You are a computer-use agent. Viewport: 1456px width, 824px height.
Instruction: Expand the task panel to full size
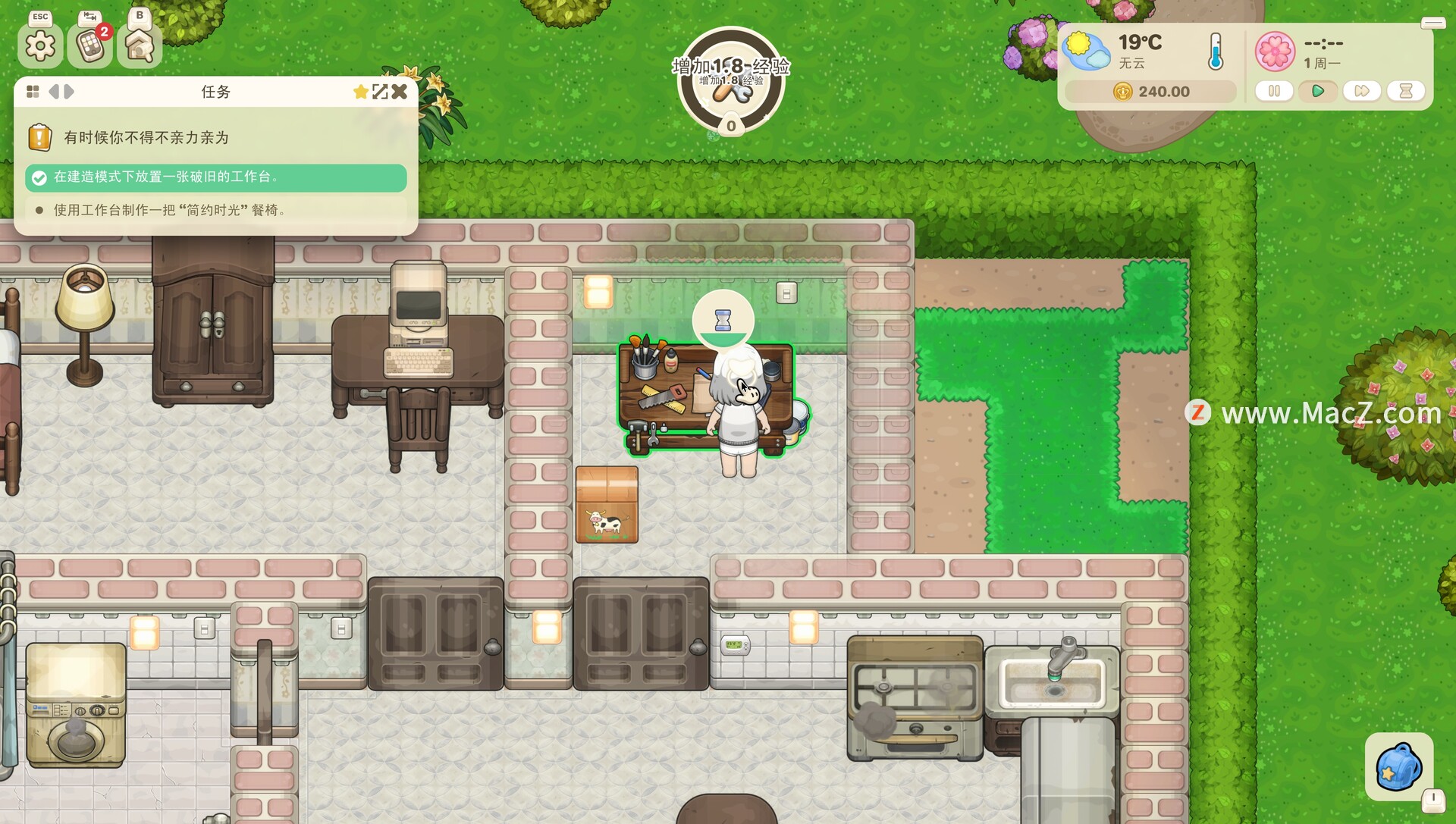[380, 92]
